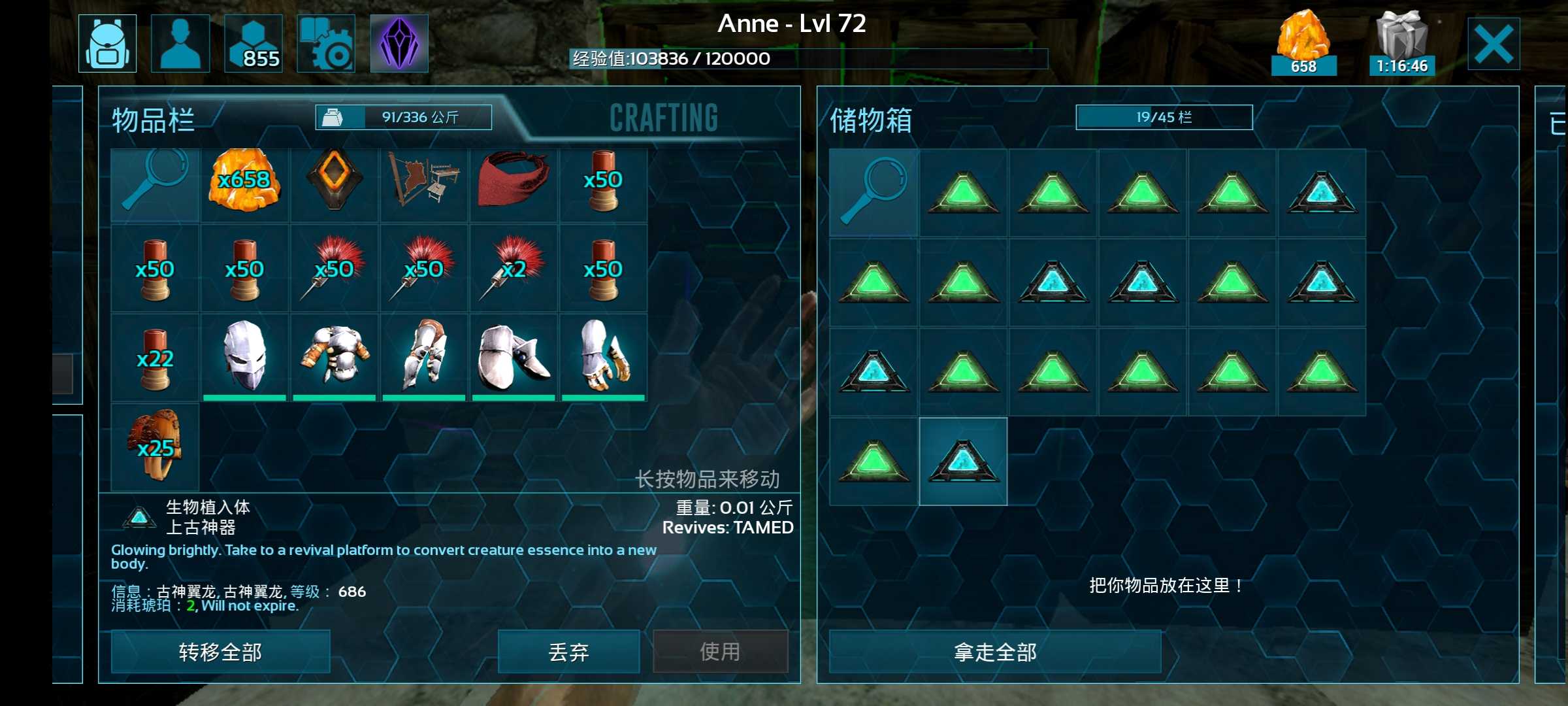Tap the amber currency counter

tap(1303, 44)
